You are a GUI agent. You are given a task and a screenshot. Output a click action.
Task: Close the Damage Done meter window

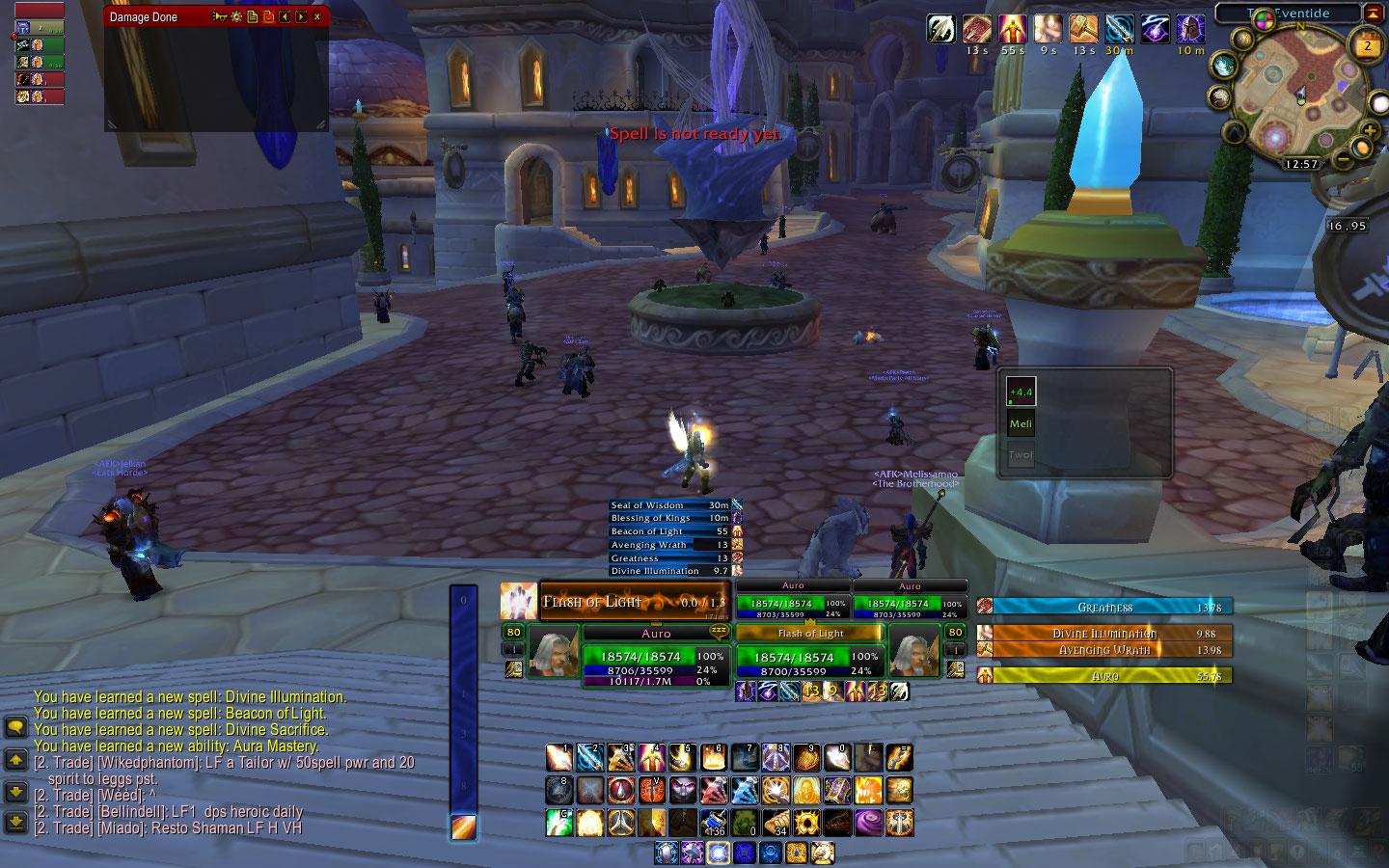pyautogui.click(x=317, y=17)
